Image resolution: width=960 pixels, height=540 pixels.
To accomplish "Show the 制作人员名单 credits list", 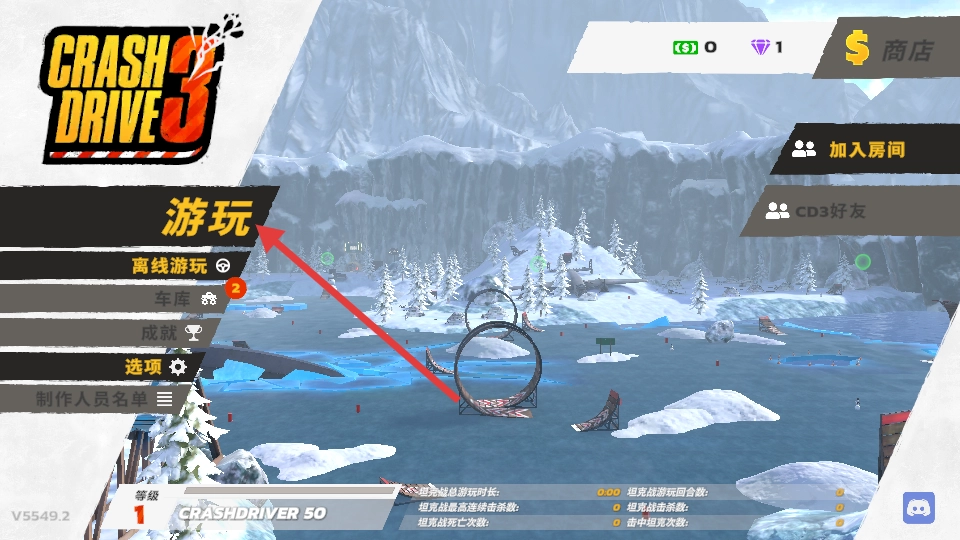I will click(104, 398).
